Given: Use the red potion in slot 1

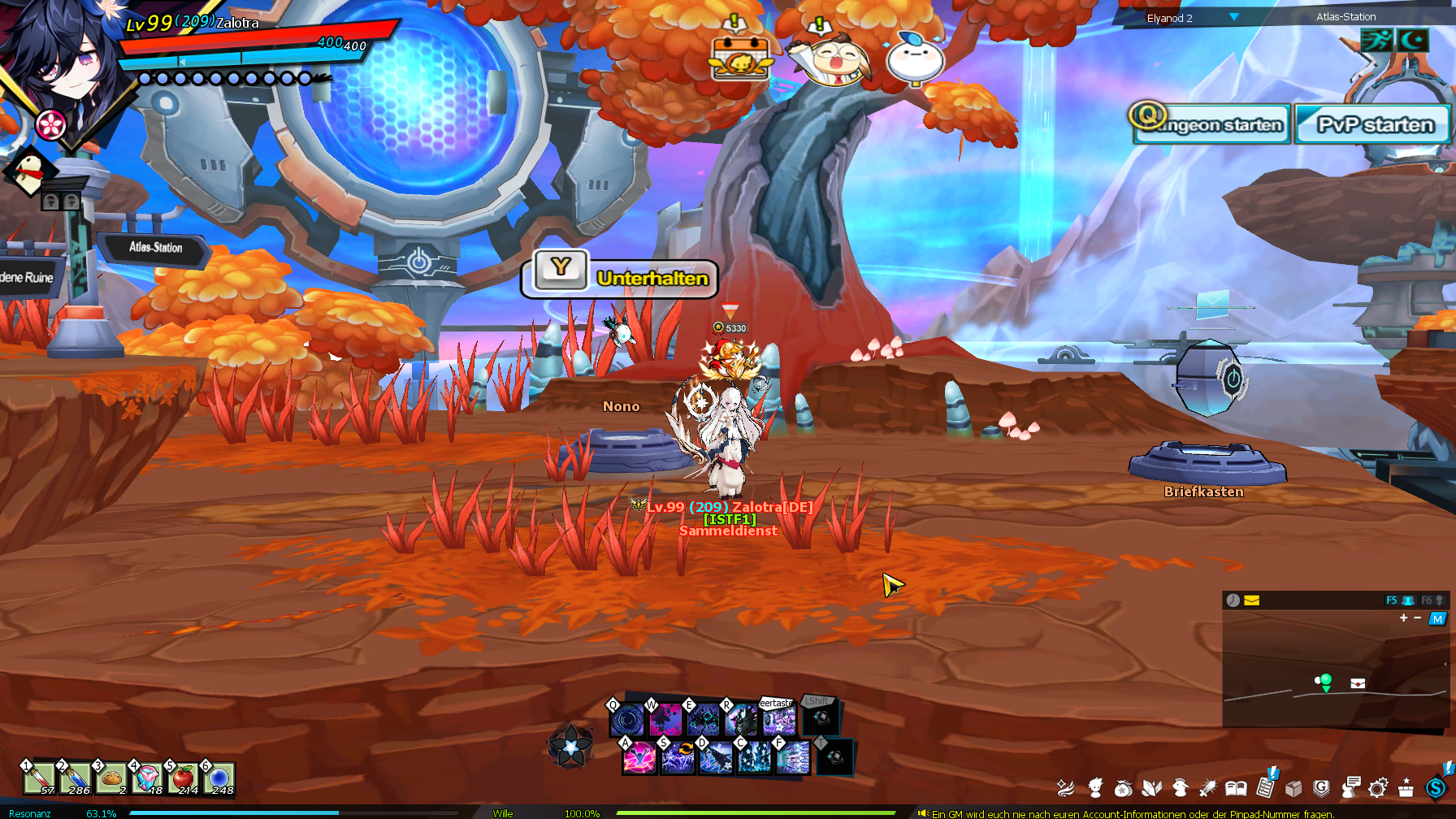Looking at the screenshot, I should (38, 778).
